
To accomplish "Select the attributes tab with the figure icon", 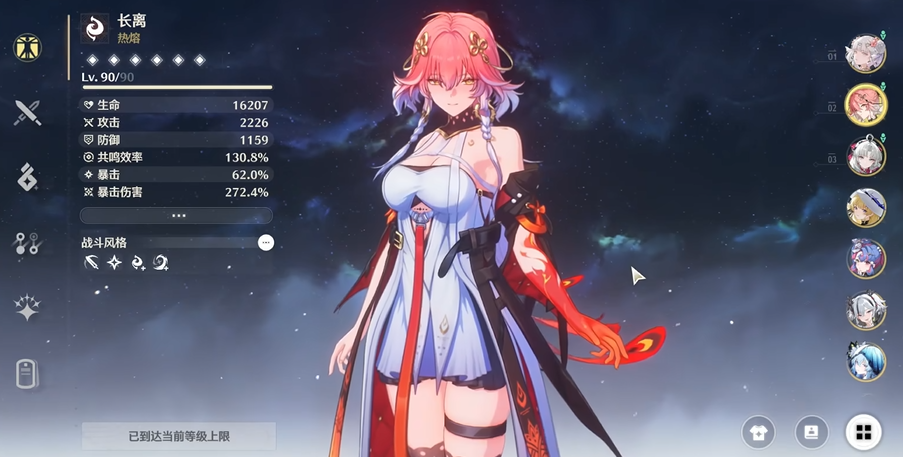I will pos(27,48).
